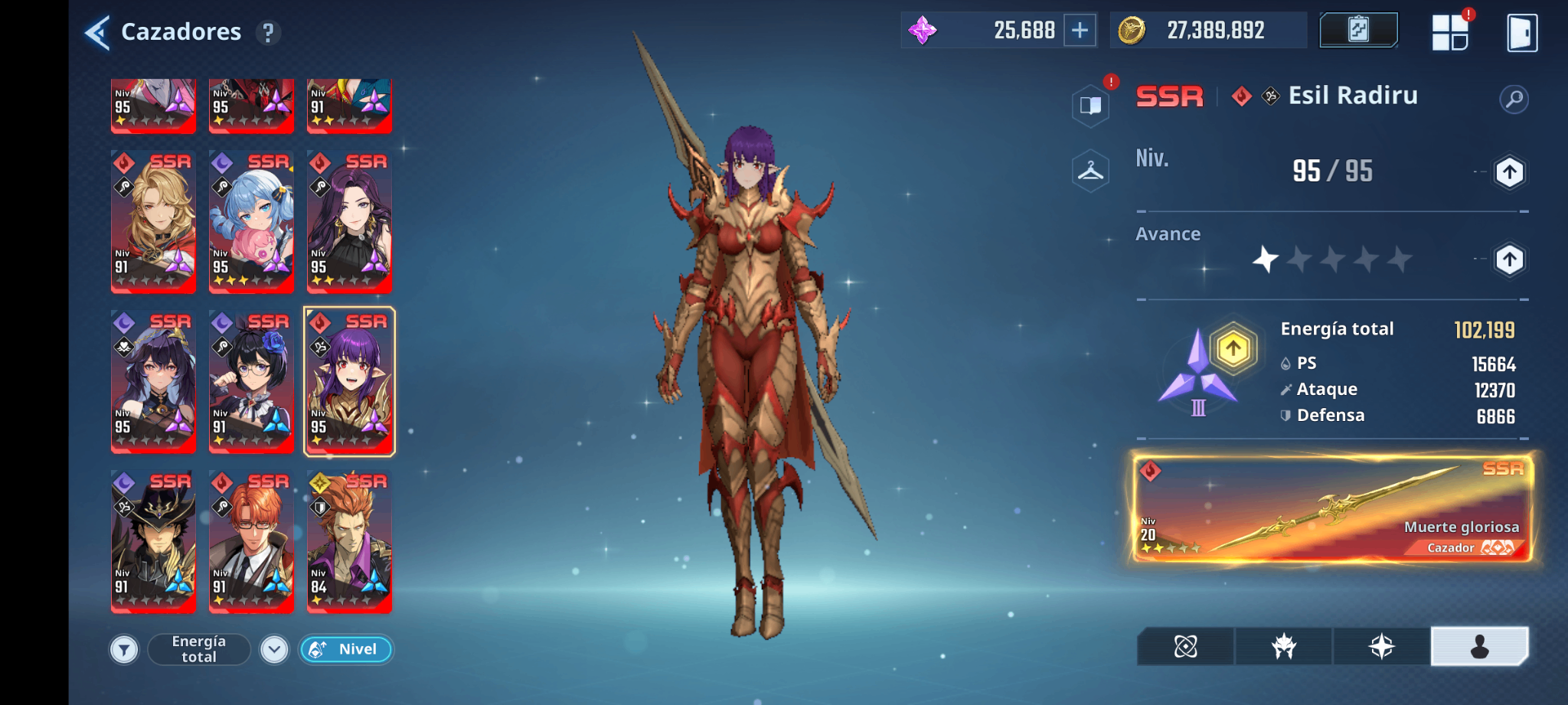Switch to the hunter profile tab

coord(1479,647)
